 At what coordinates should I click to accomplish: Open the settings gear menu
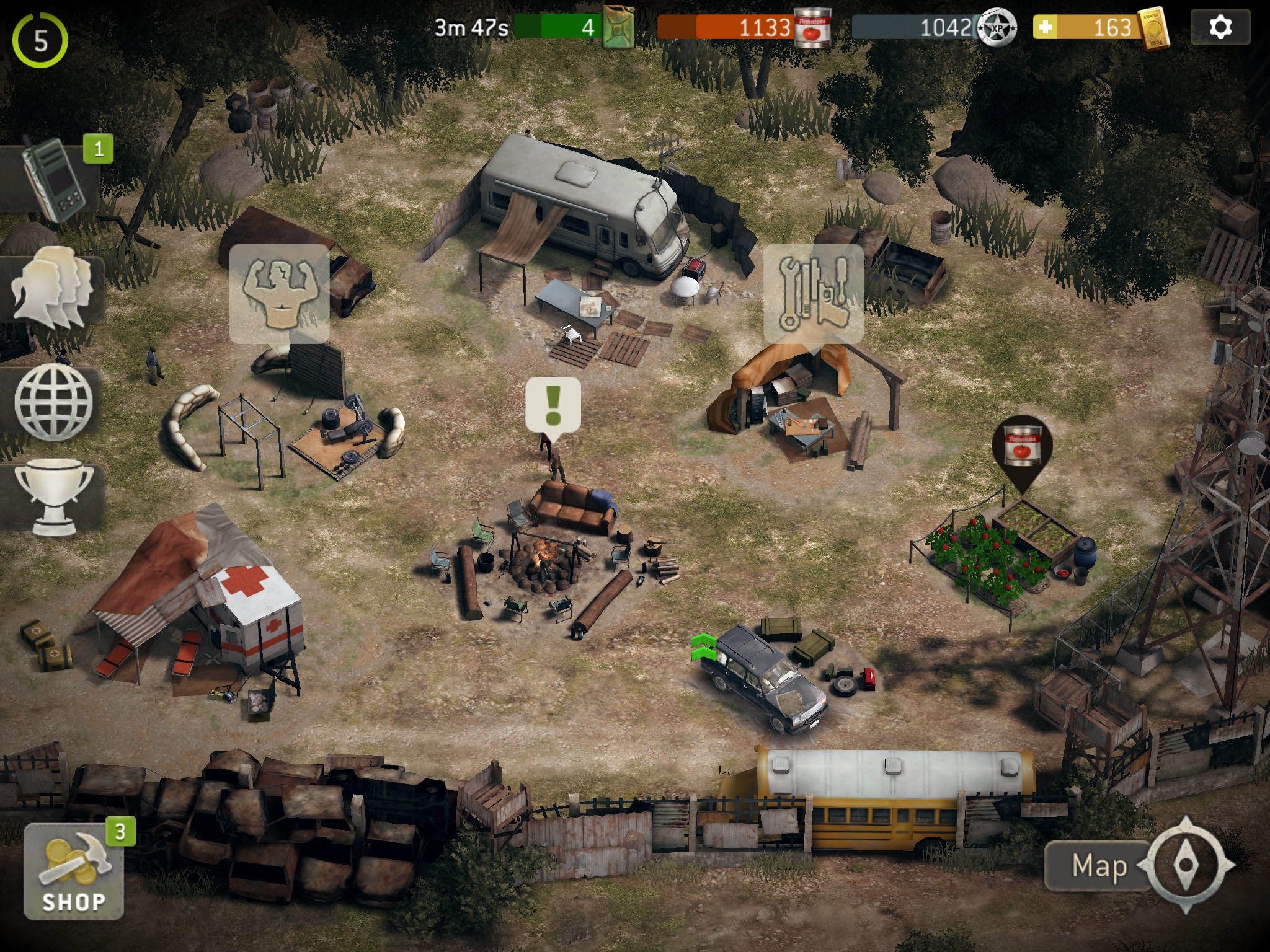(x=1220, y=27)
